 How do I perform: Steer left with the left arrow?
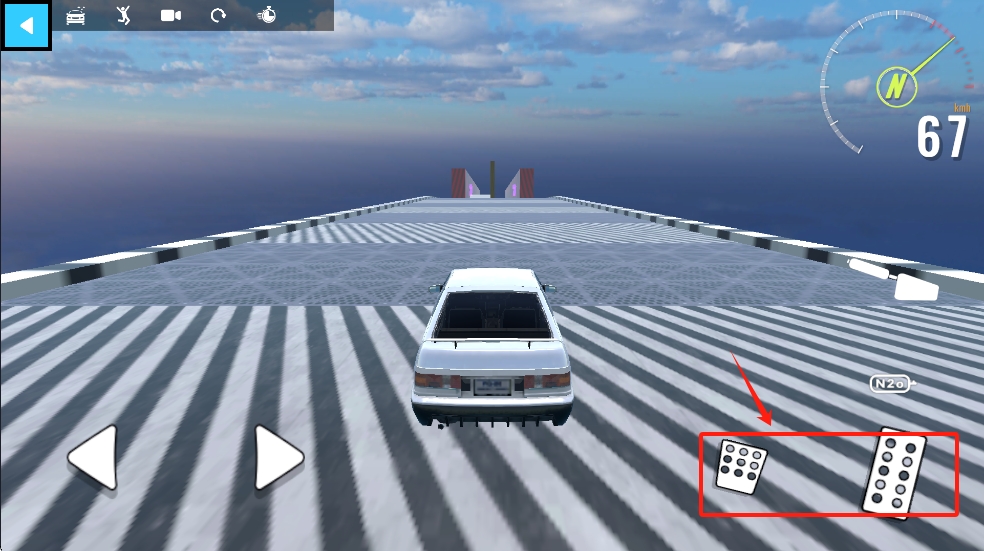pos(93,457)
